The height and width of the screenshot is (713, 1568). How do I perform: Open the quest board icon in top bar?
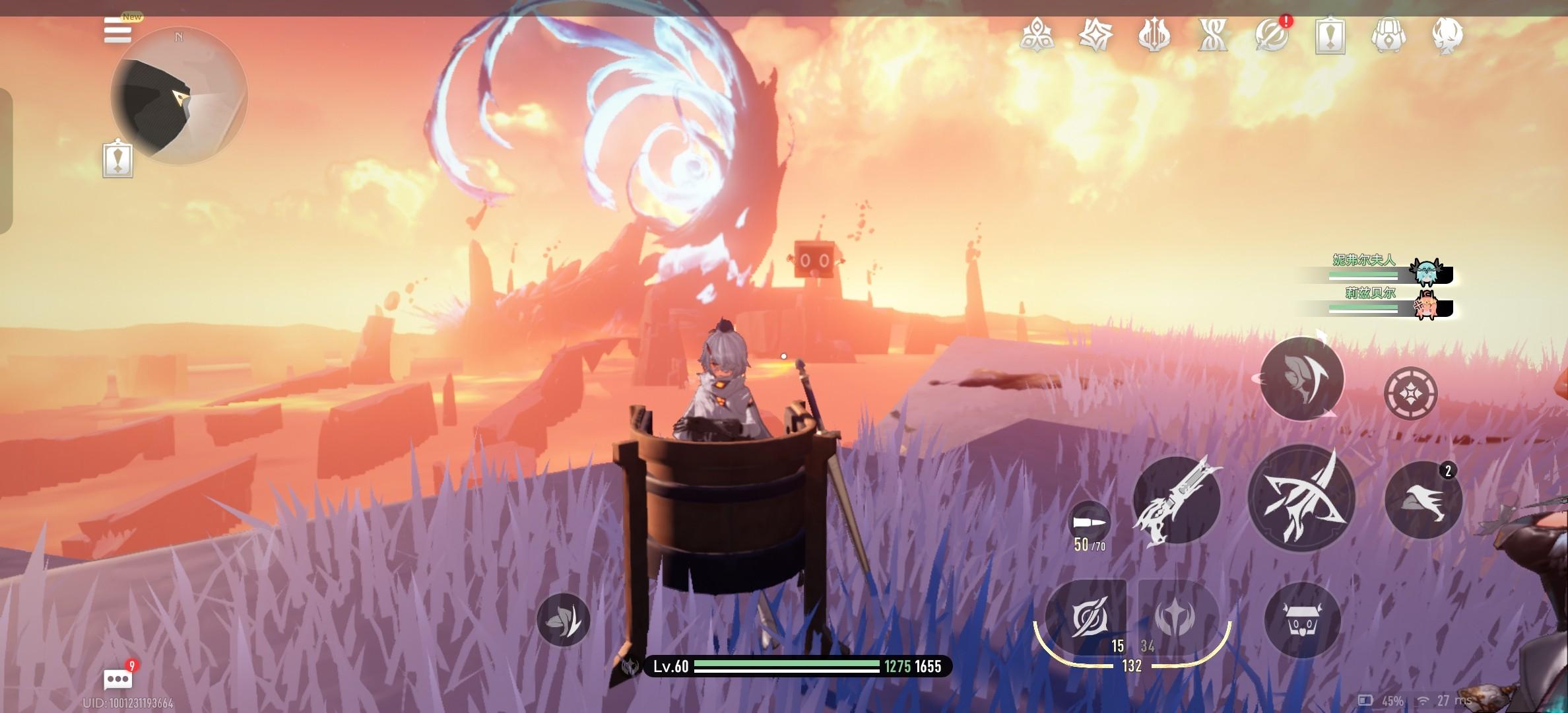click(1330, 35)
